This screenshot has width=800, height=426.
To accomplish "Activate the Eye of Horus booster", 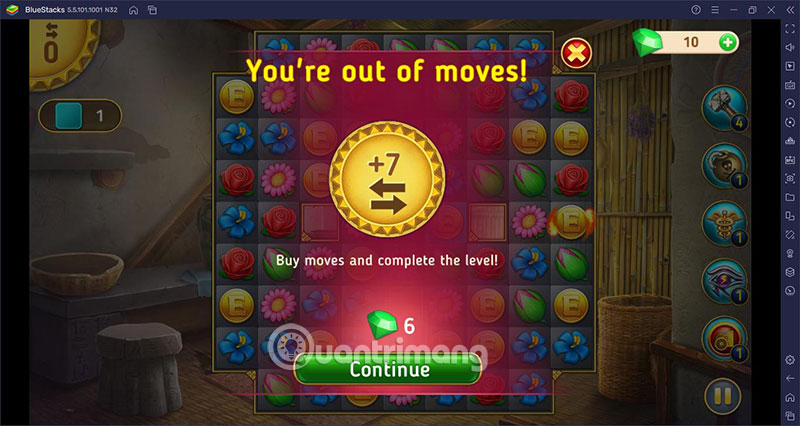I will click(720, 279).
